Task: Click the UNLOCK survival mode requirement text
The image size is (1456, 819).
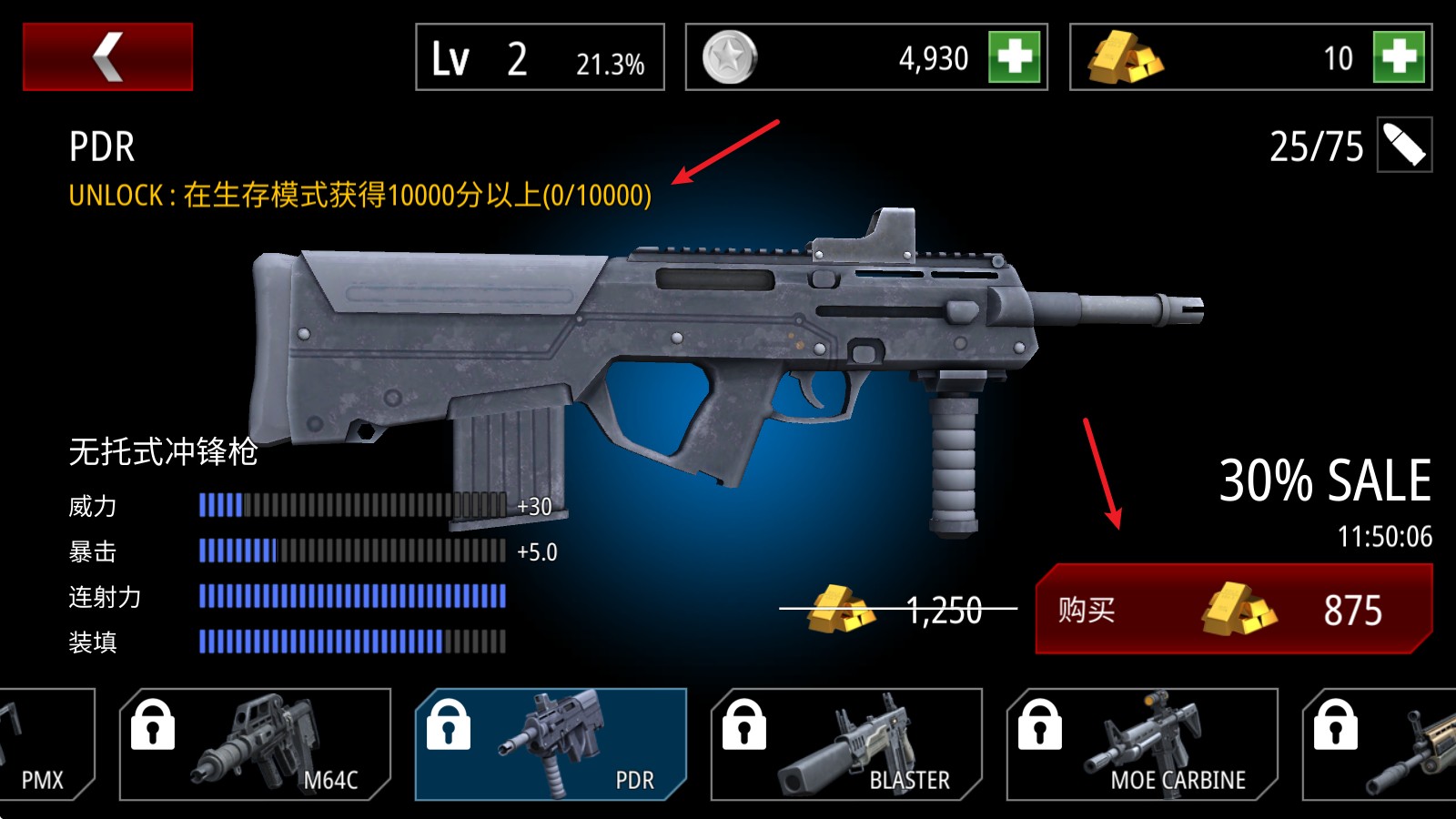Action: 359,192
